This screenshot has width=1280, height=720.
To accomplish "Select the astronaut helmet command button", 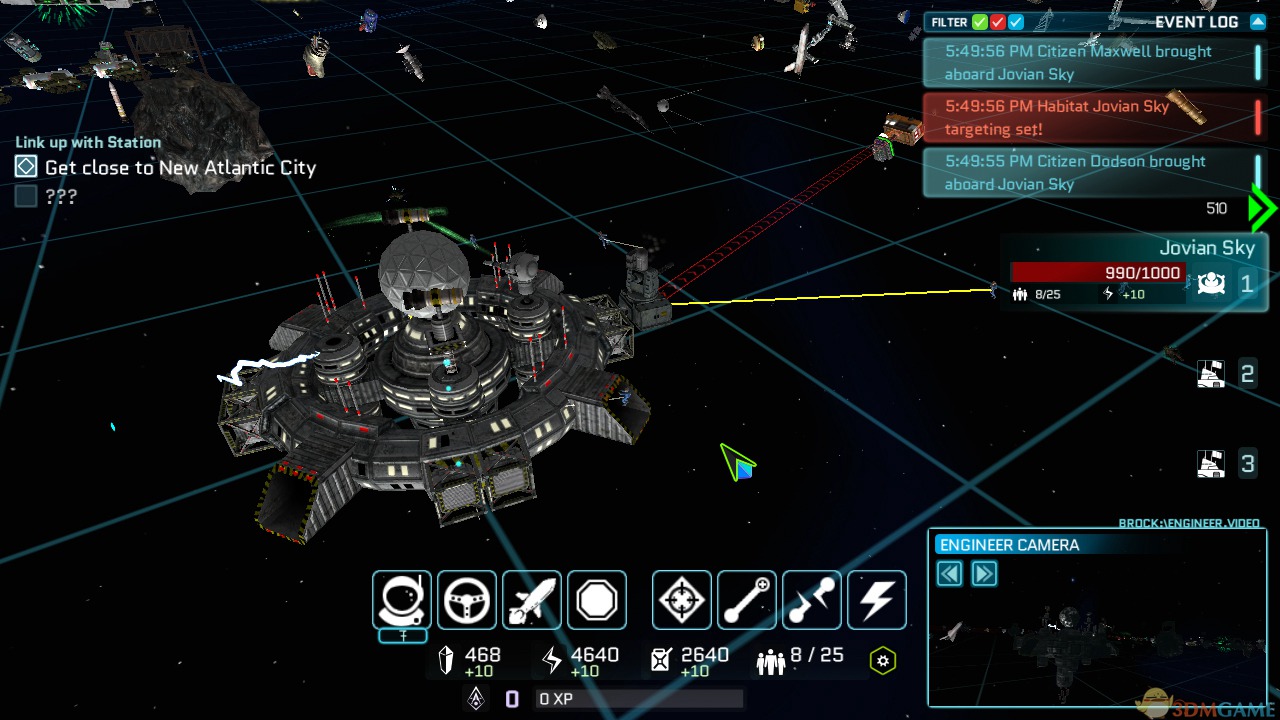I will click(x=402, y=600).
